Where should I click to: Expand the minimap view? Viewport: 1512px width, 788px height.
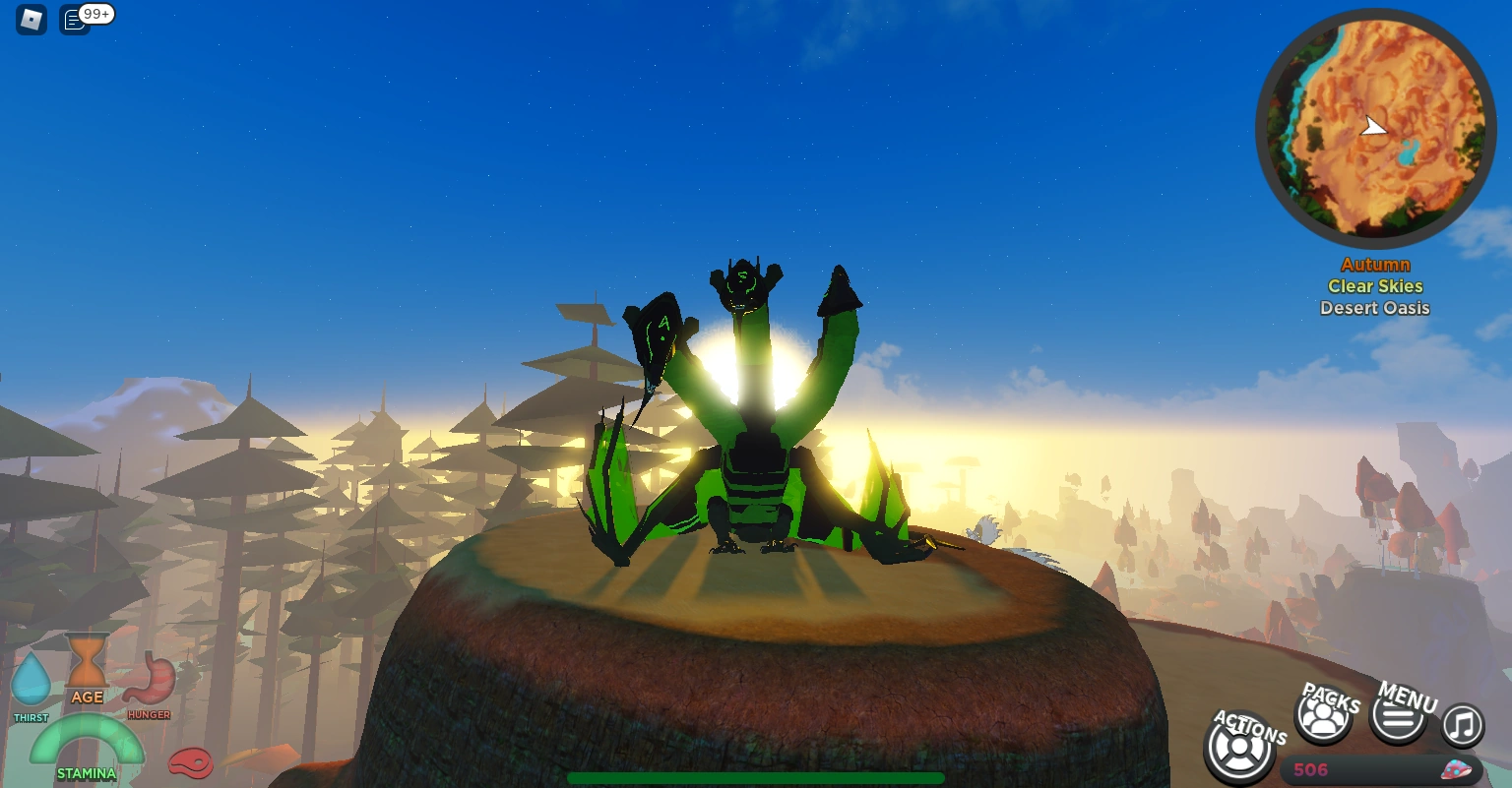click(x=1375, y=126)
